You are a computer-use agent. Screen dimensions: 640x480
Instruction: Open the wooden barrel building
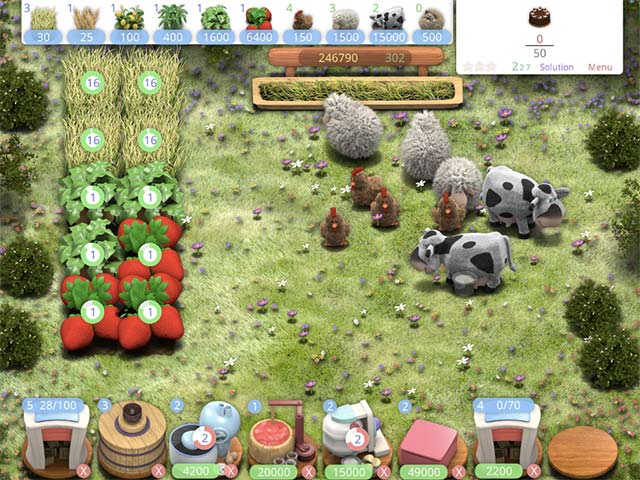[130, 438]
